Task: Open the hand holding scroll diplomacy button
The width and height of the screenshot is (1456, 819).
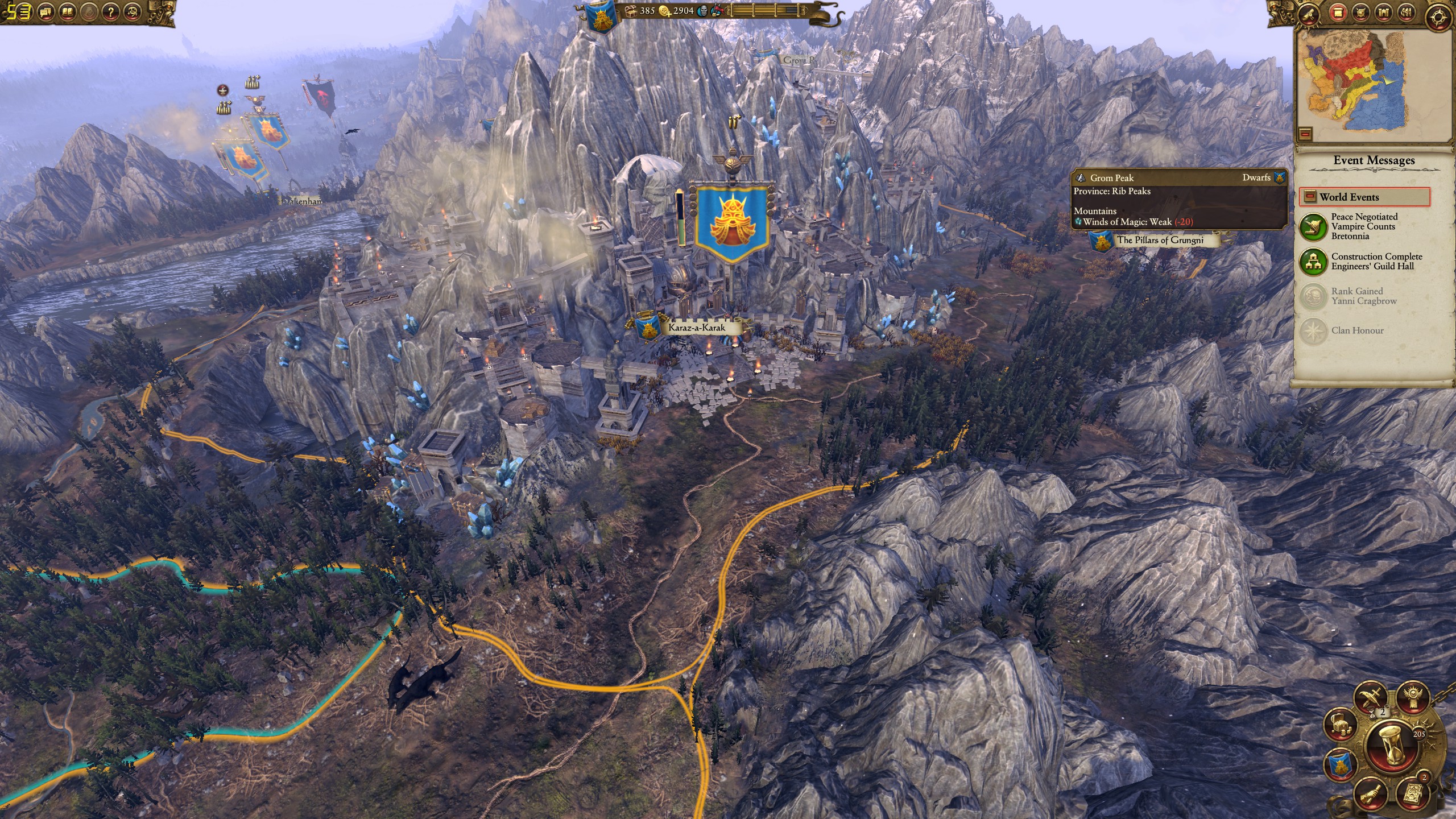Action: (x=1370, y=793)
